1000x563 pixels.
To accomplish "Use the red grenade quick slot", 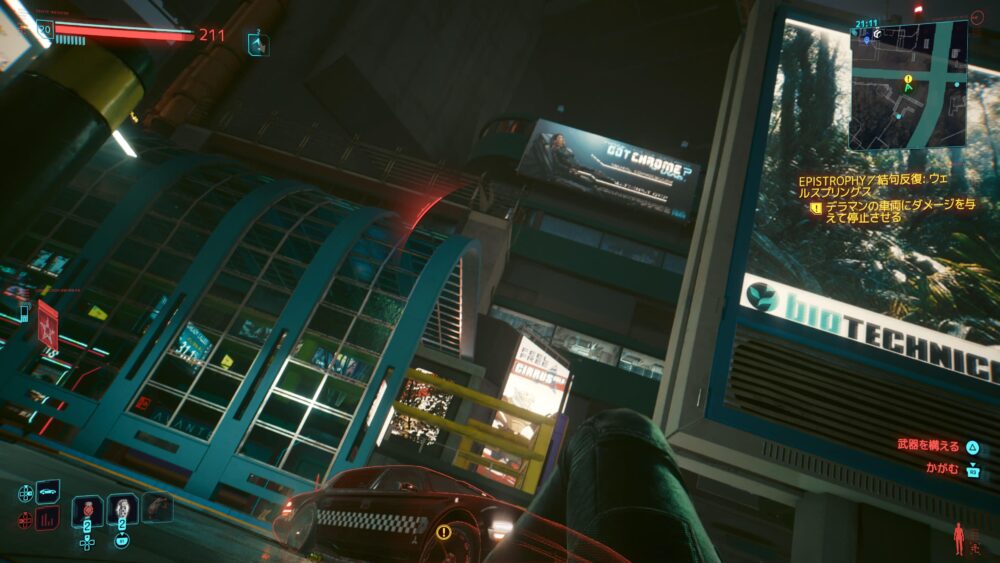I will click(x=87, y=509).
